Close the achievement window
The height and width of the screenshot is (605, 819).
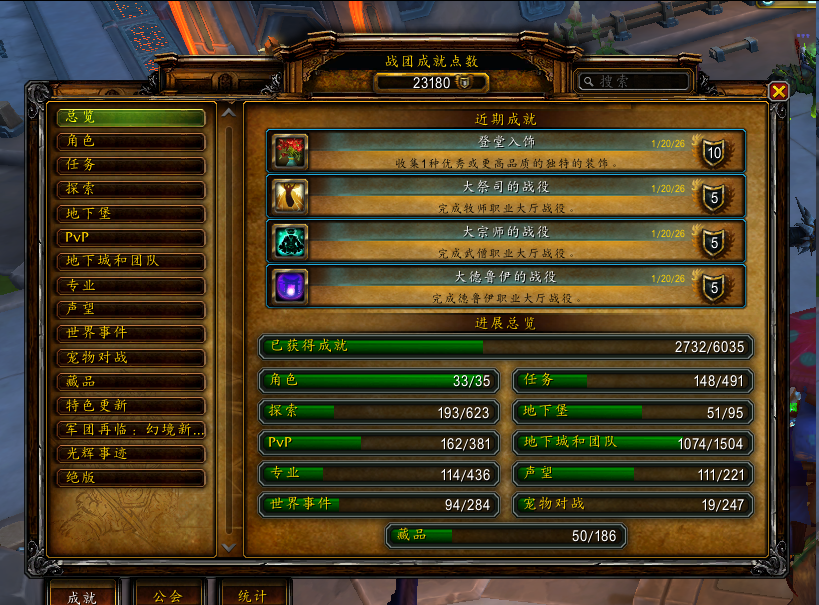(779, 92)
